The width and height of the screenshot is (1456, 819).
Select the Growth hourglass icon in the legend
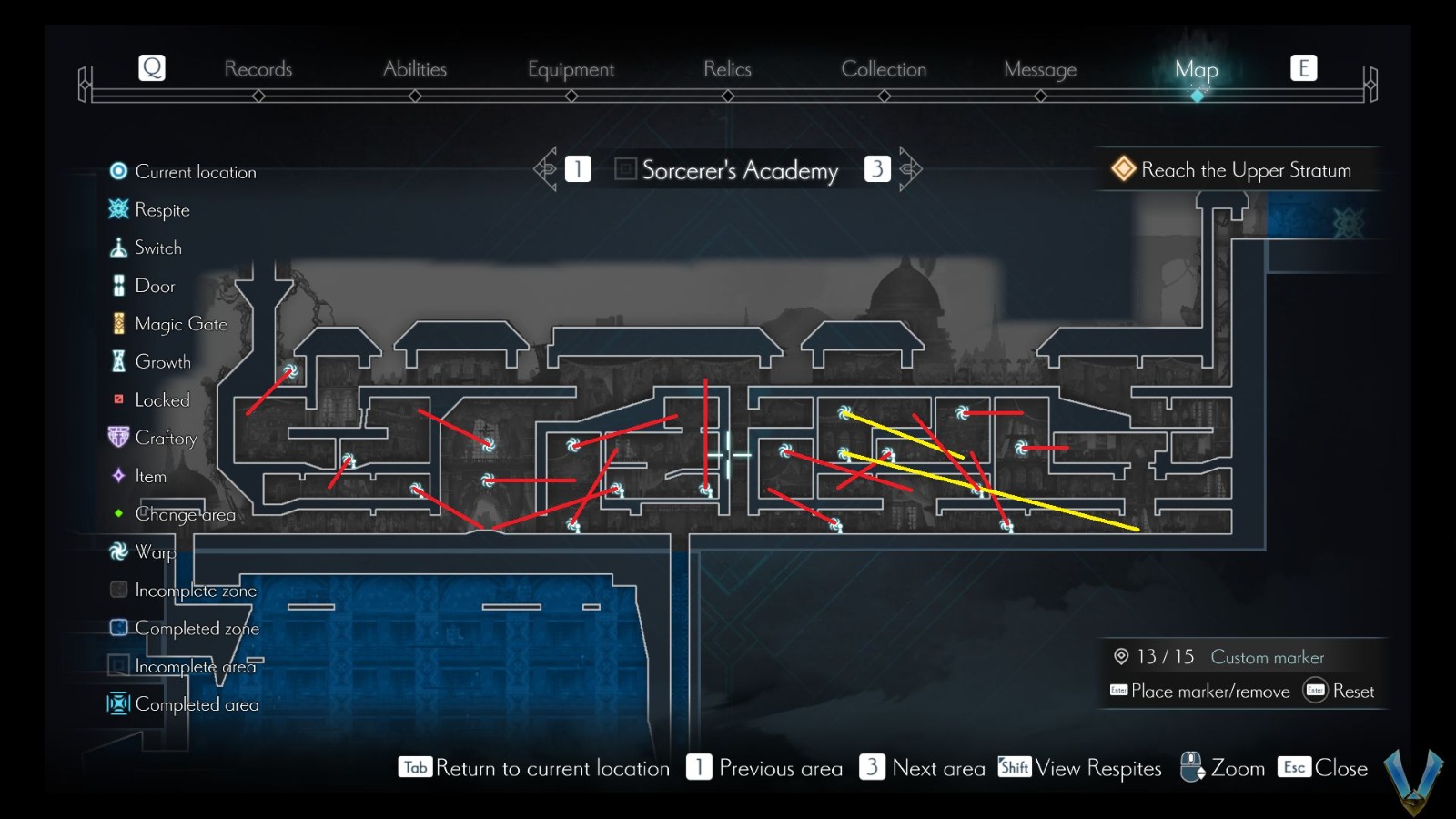click(117, 361)
